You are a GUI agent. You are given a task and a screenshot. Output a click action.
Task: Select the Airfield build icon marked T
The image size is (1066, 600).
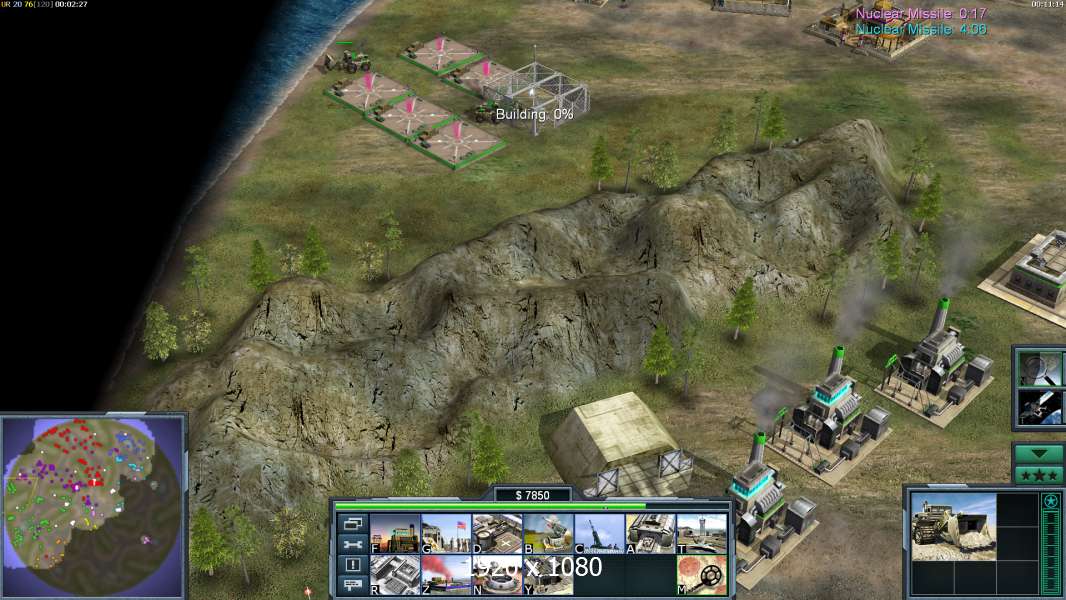tap(701, 533)
